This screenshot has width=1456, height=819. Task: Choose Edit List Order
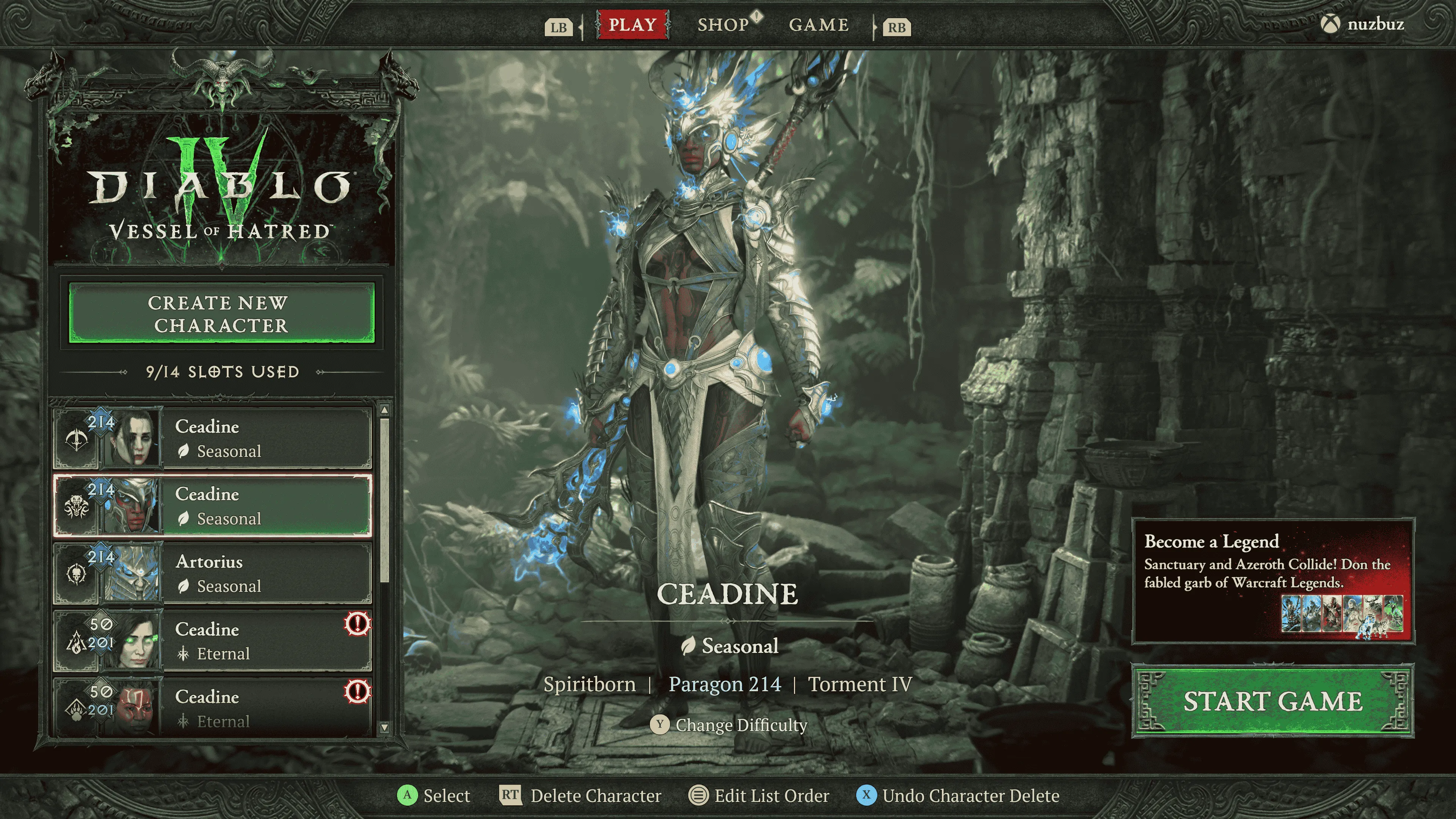pyautogui.click(x=771, y=796)
